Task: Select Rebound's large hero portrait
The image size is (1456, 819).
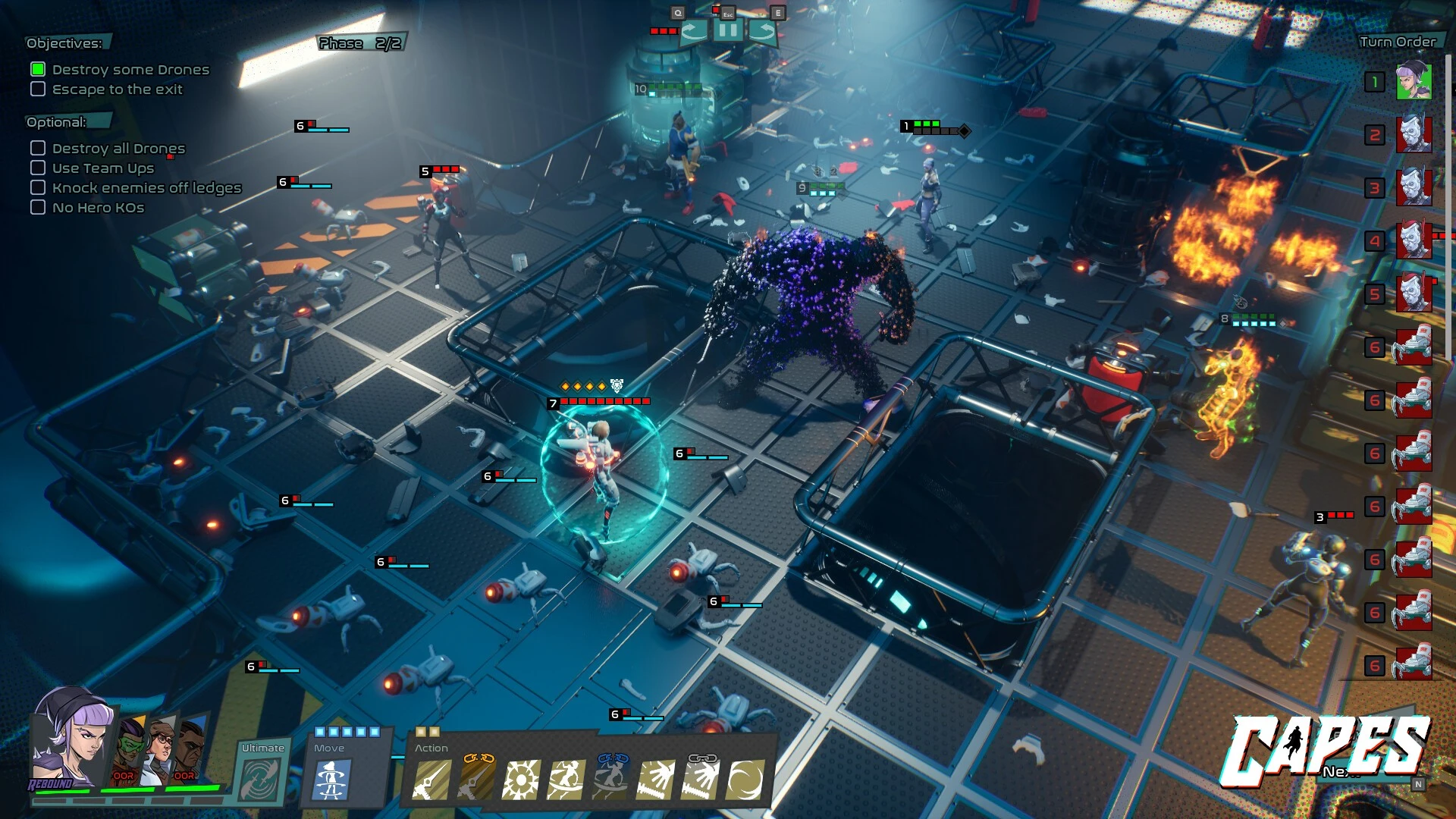Action: coord(72,739)
